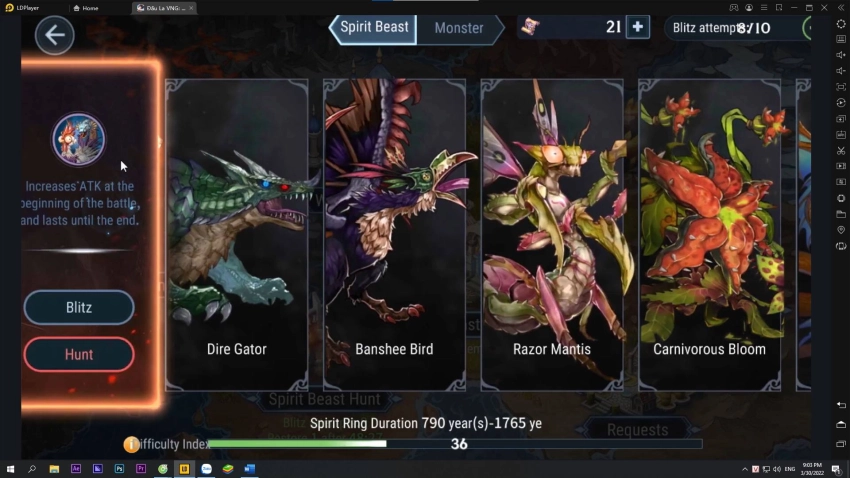The height and width of the screenshot is (478, 850).
Task: Open the Requests panel
Action: tap(637, 430)
